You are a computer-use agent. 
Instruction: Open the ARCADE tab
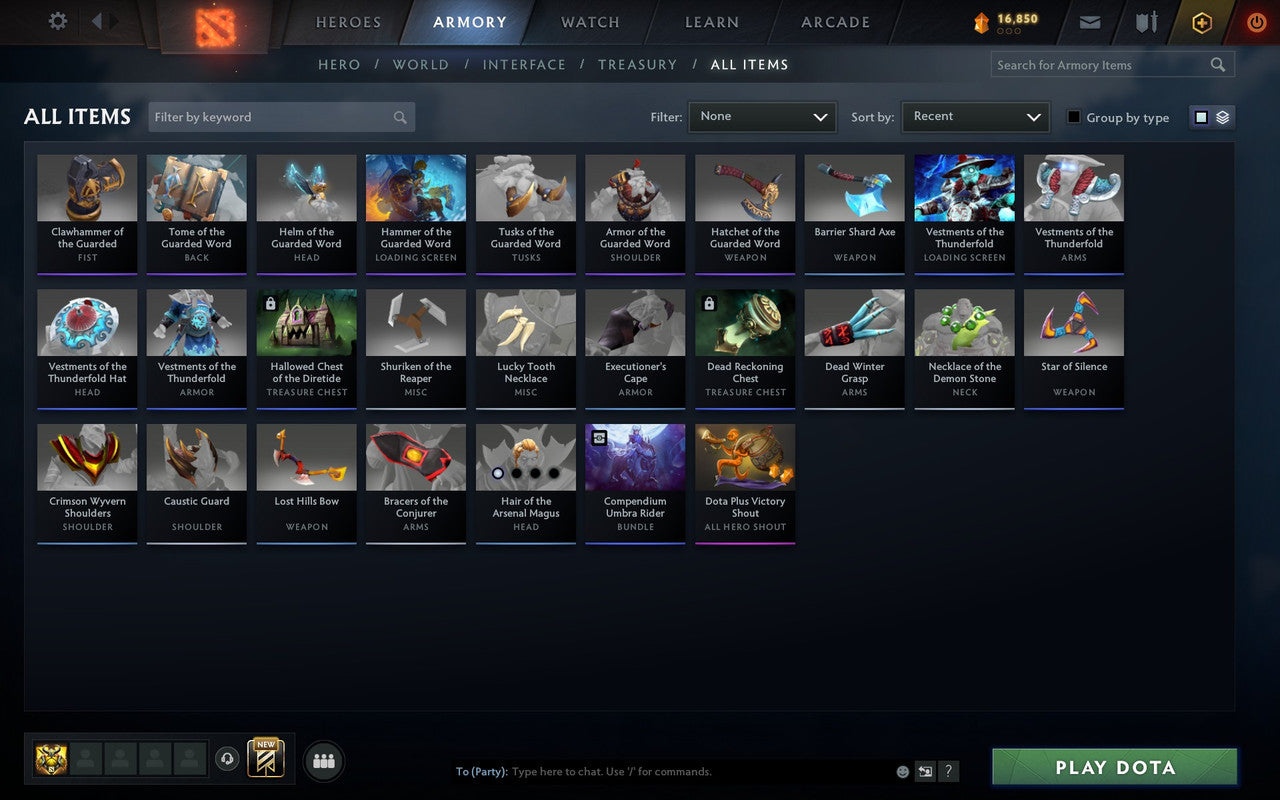pyautogui.click(x=834, y=22)
